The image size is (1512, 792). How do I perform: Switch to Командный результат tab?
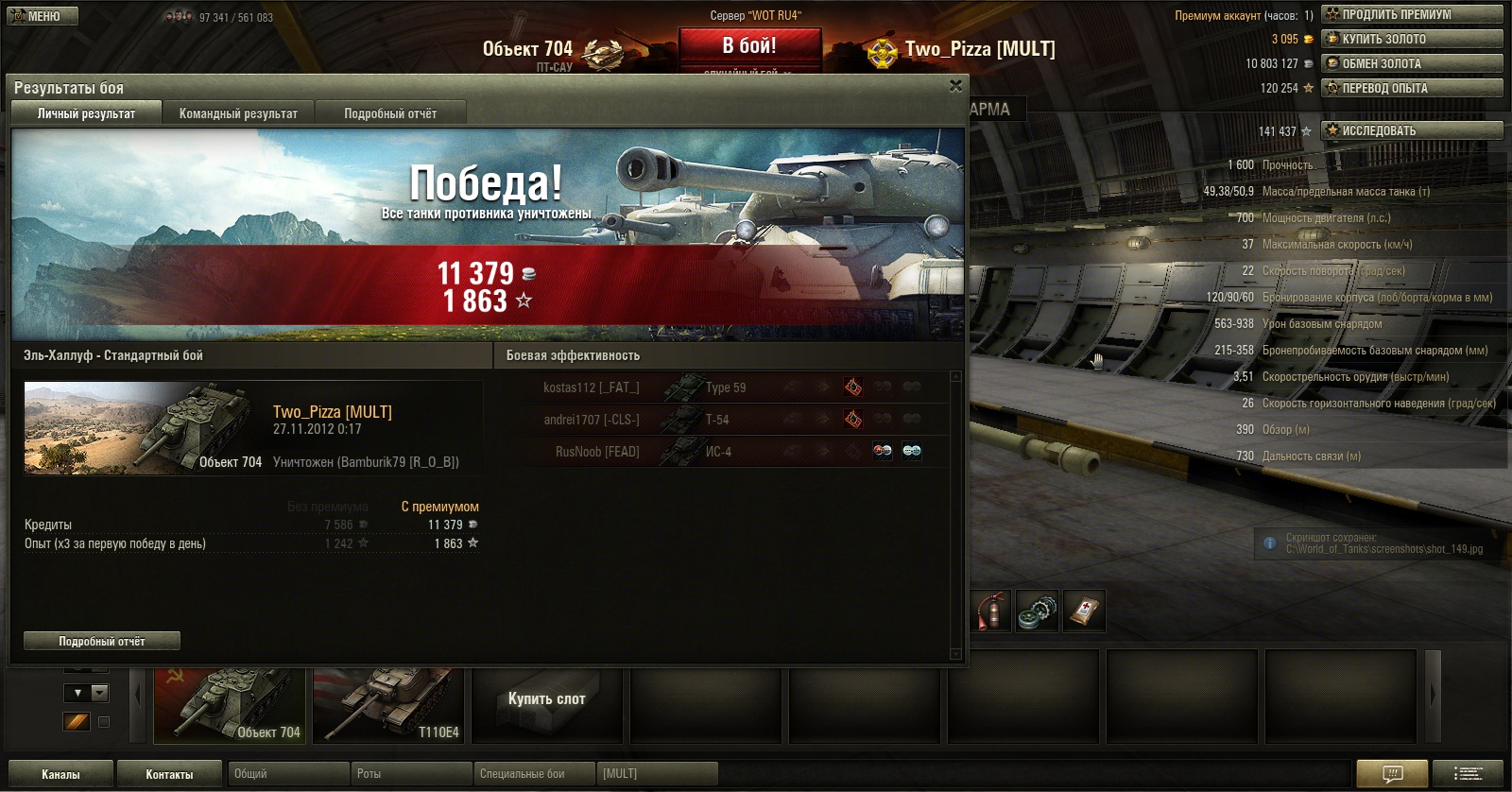point(238,113)
